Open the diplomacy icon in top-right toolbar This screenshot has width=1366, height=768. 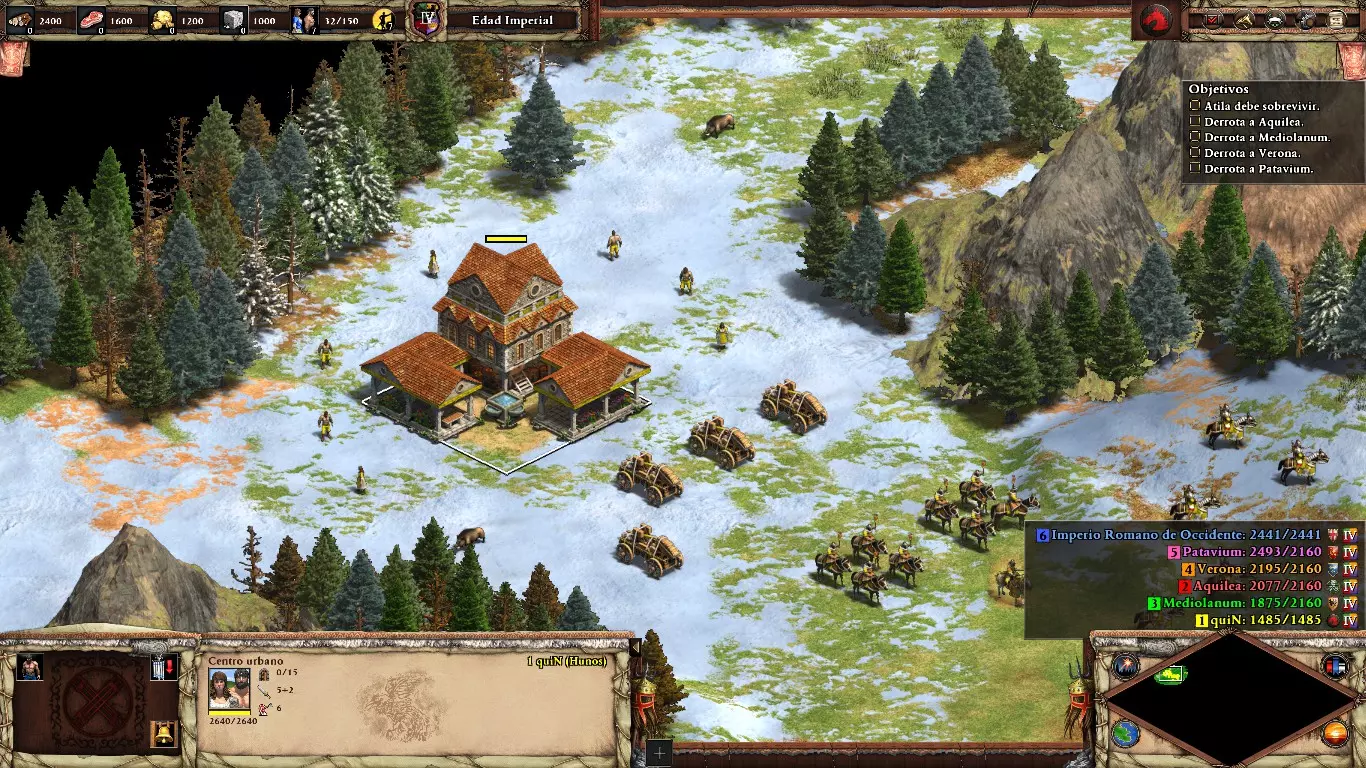click(x=1276, y=19)
